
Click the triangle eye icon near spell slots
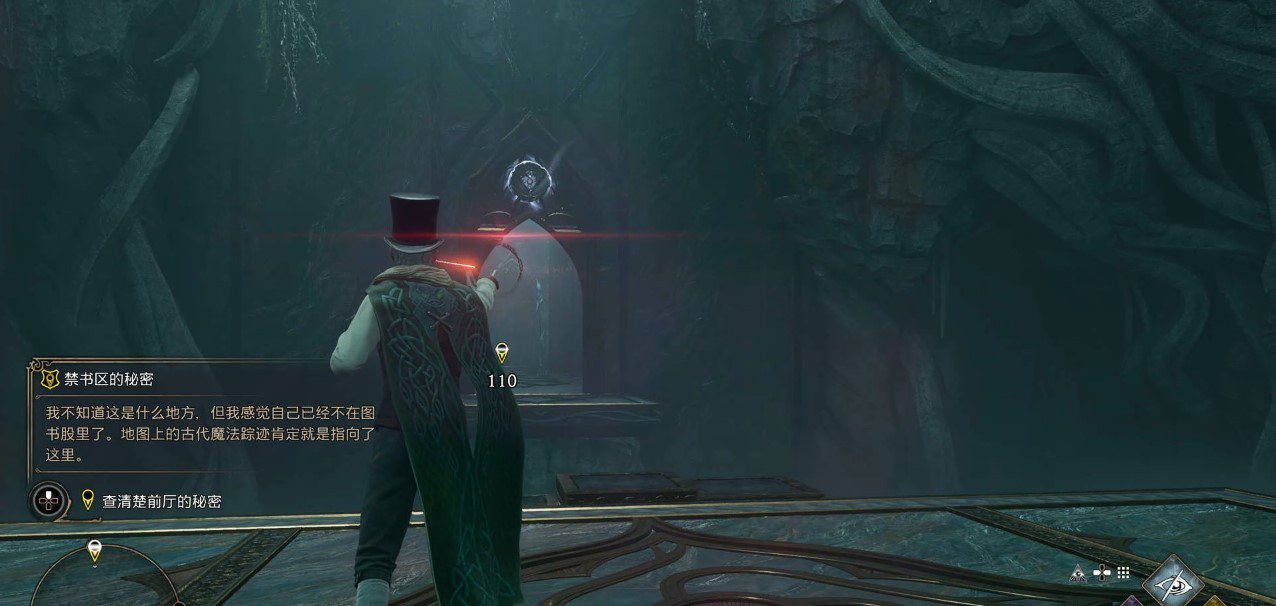(x=1078, y=574)
